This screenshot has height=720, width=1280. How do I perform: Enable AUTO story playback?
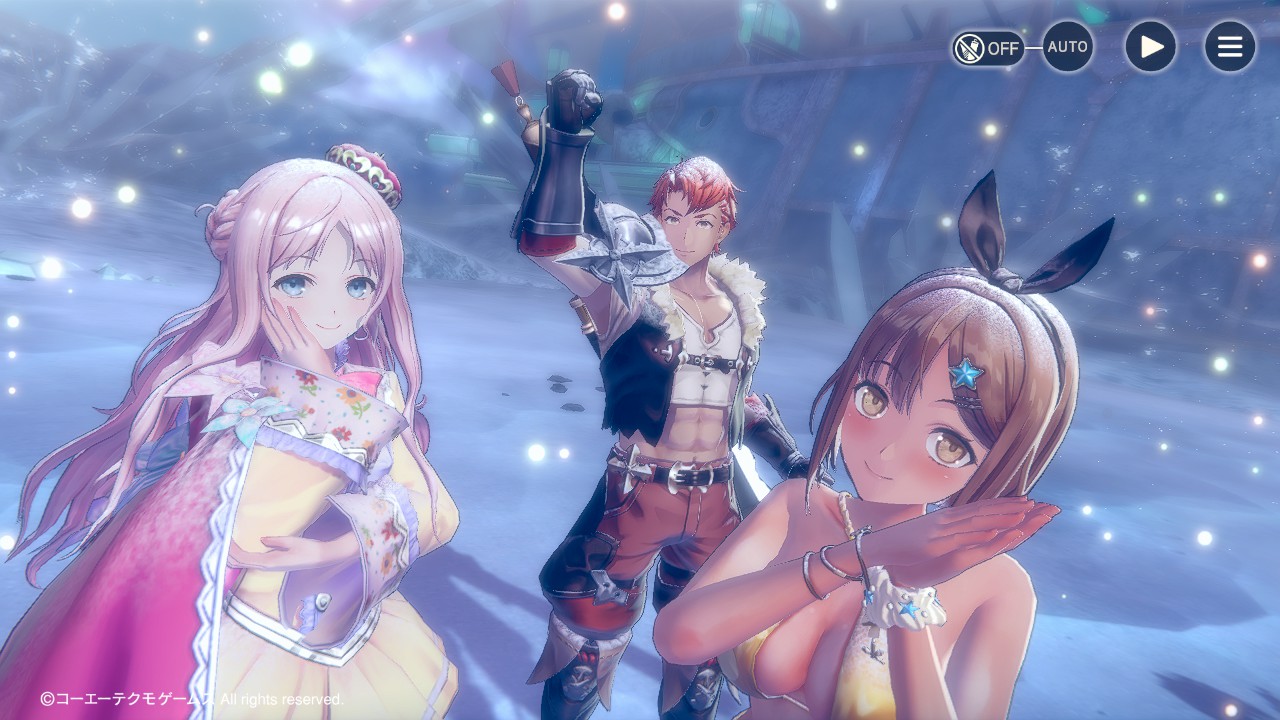pos(1067,47)
